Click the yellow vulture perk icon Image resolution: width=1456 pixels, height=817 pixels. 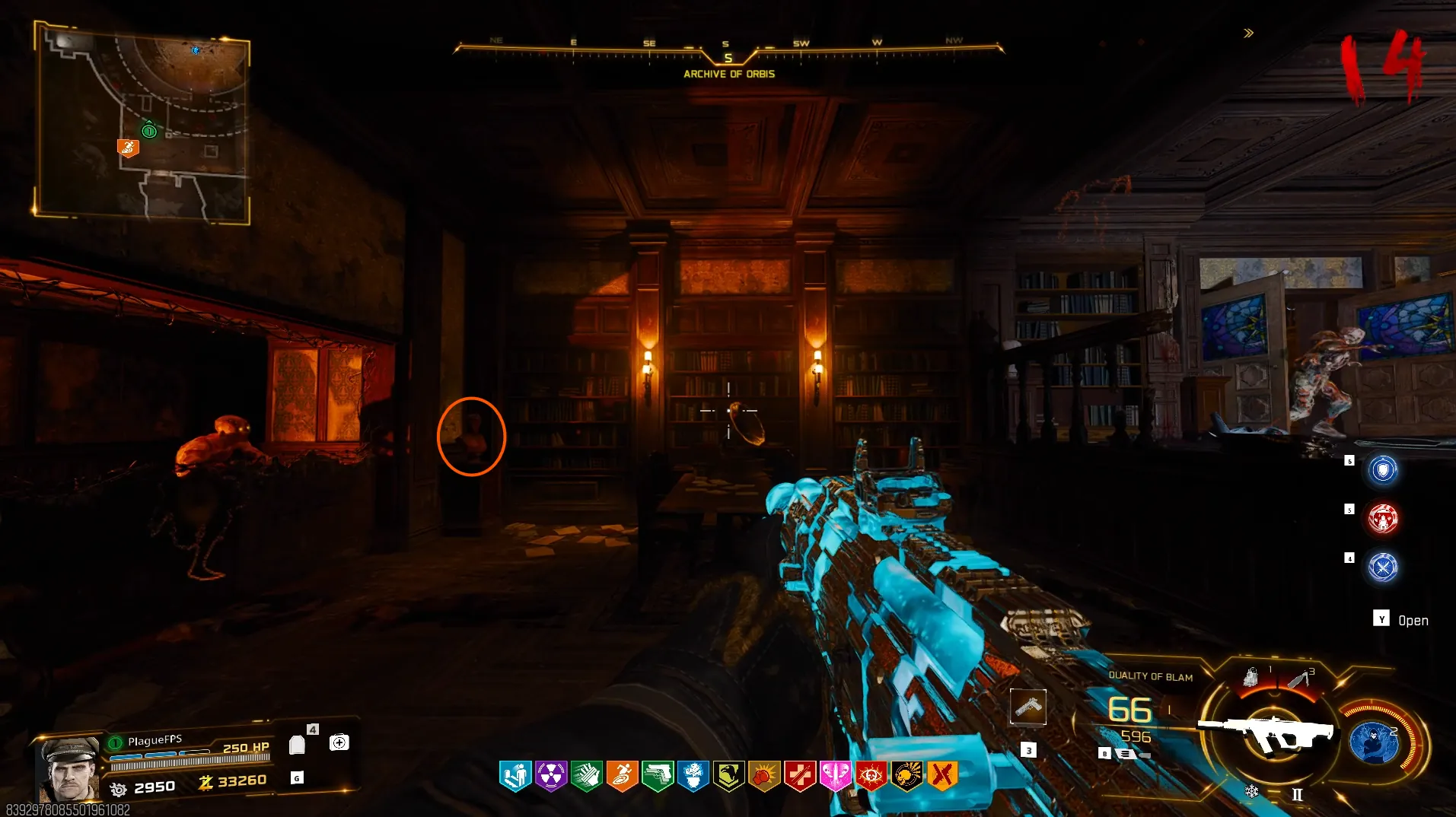tap(729, 776)
